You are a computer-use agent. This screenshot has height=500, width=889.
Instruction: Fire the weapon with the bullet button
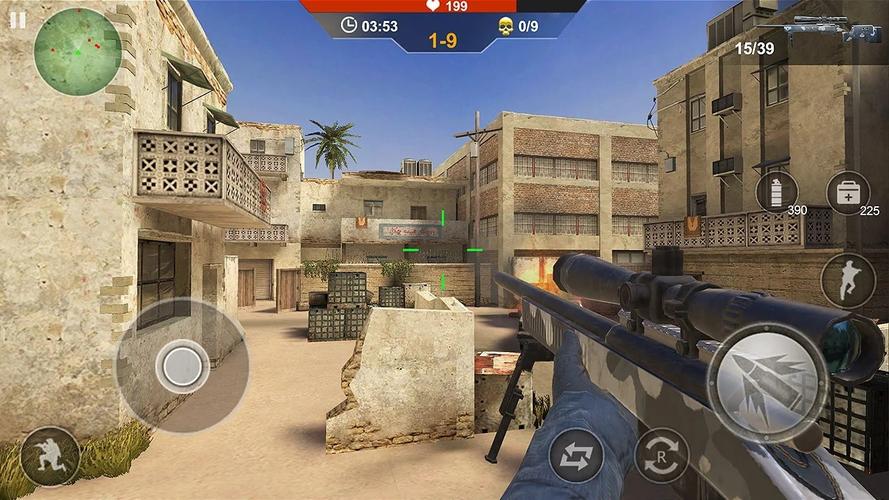pyautogui.click(x=767, y=383)
